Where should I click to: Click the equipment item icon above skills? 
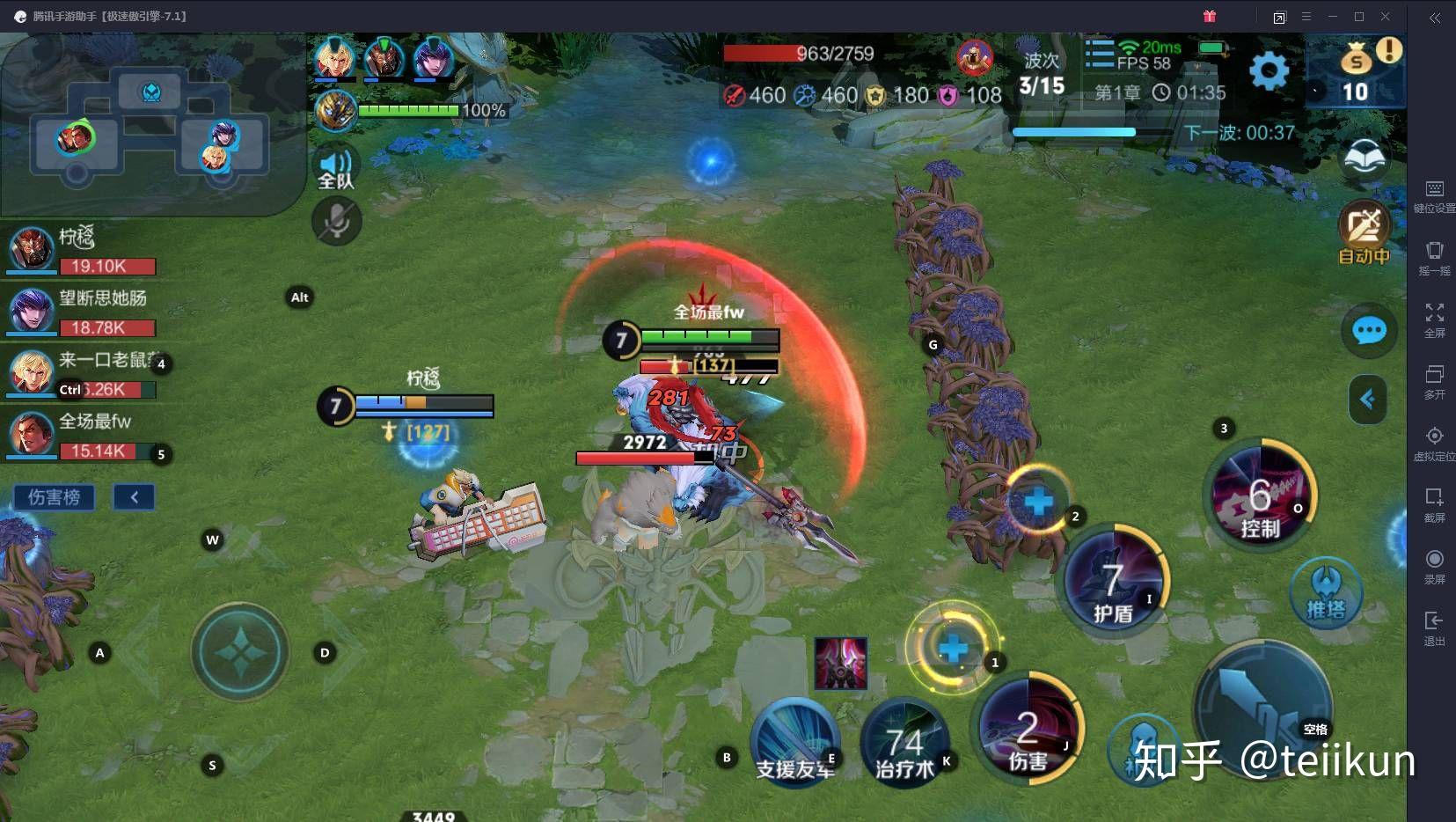[x=841, y=664]
